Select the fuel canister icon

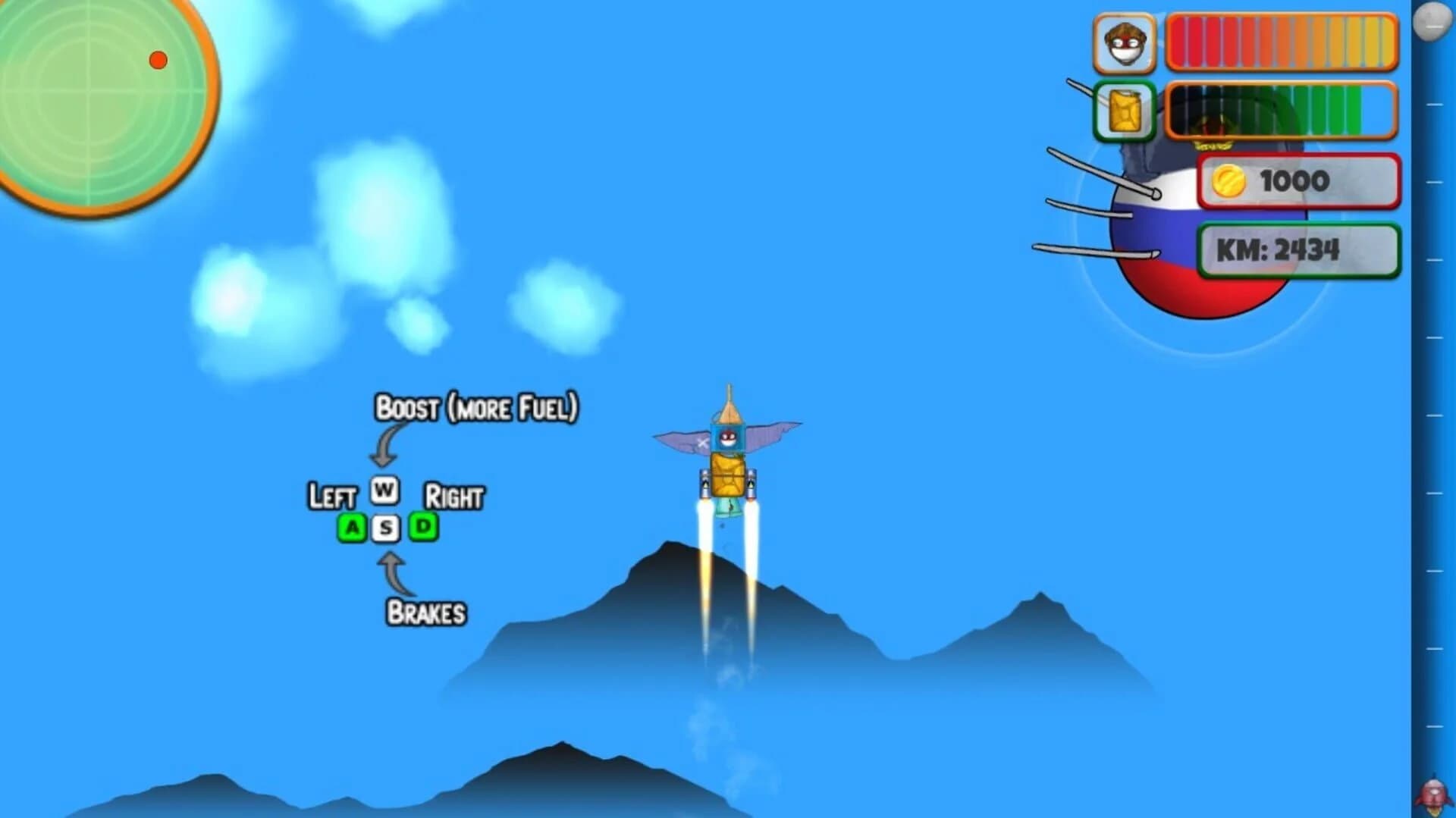[x=1125, y=111]
